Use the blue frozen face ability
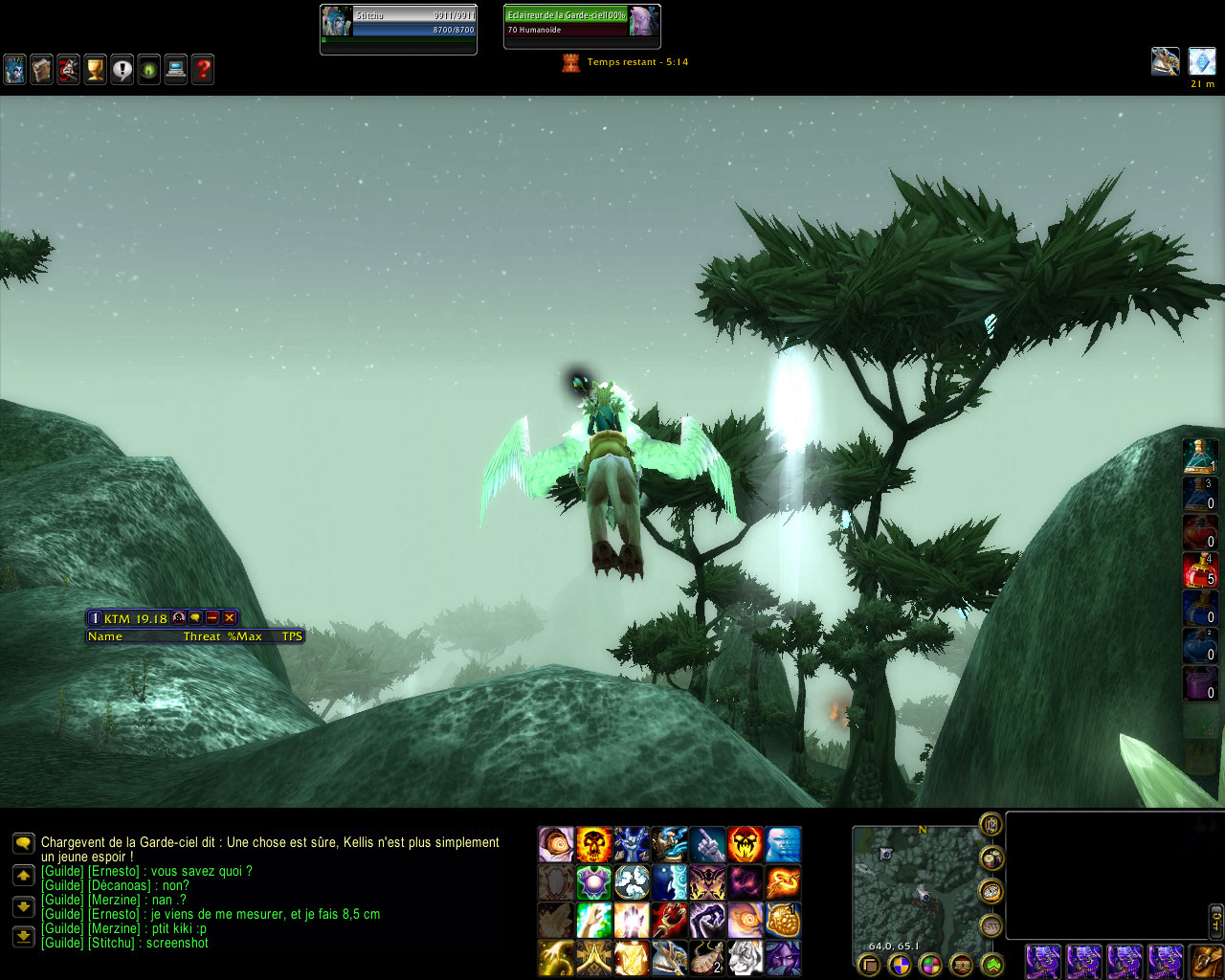 click(783, 845)
